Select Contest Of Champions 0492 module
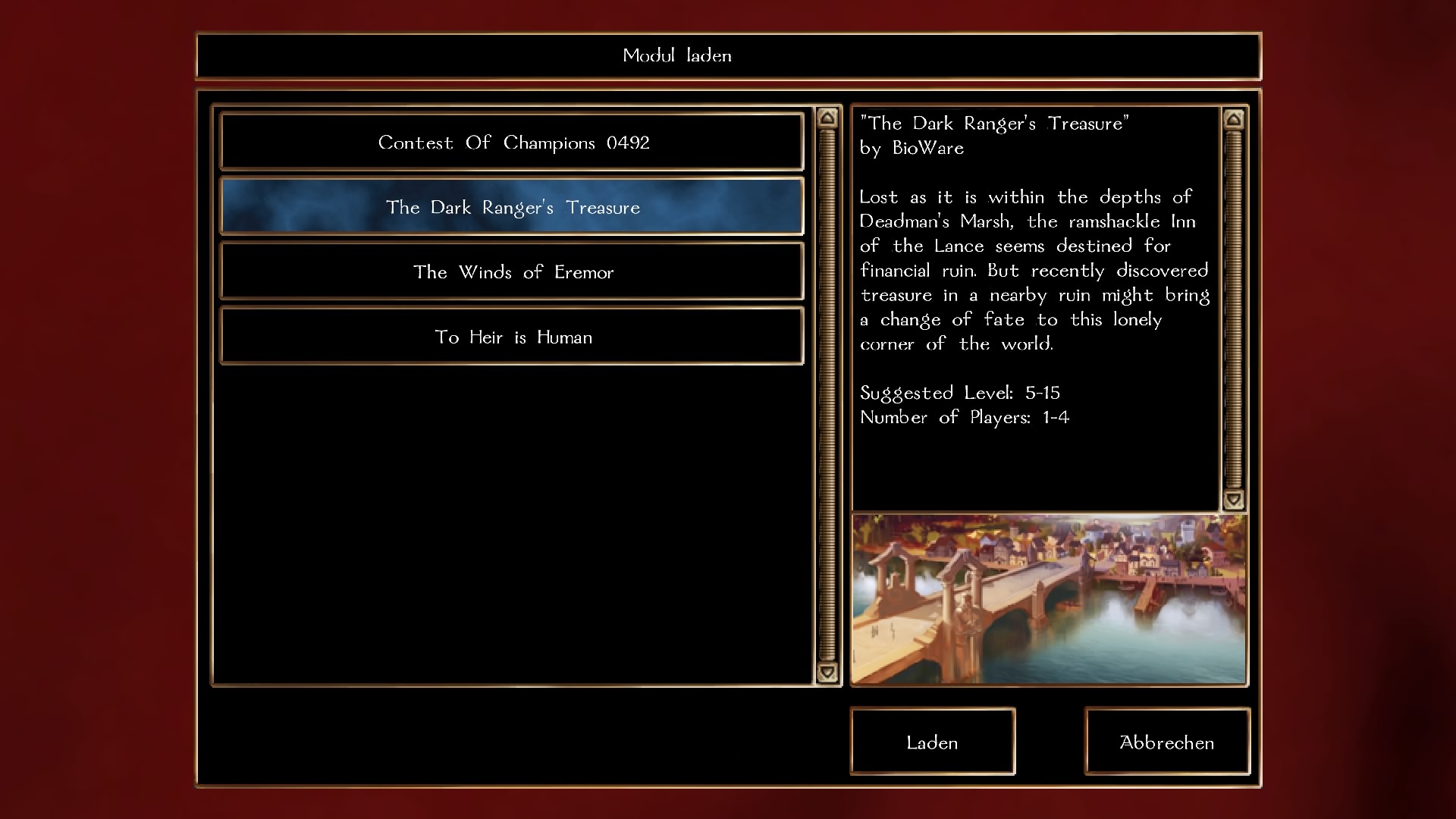 click(x=512, y=143)
